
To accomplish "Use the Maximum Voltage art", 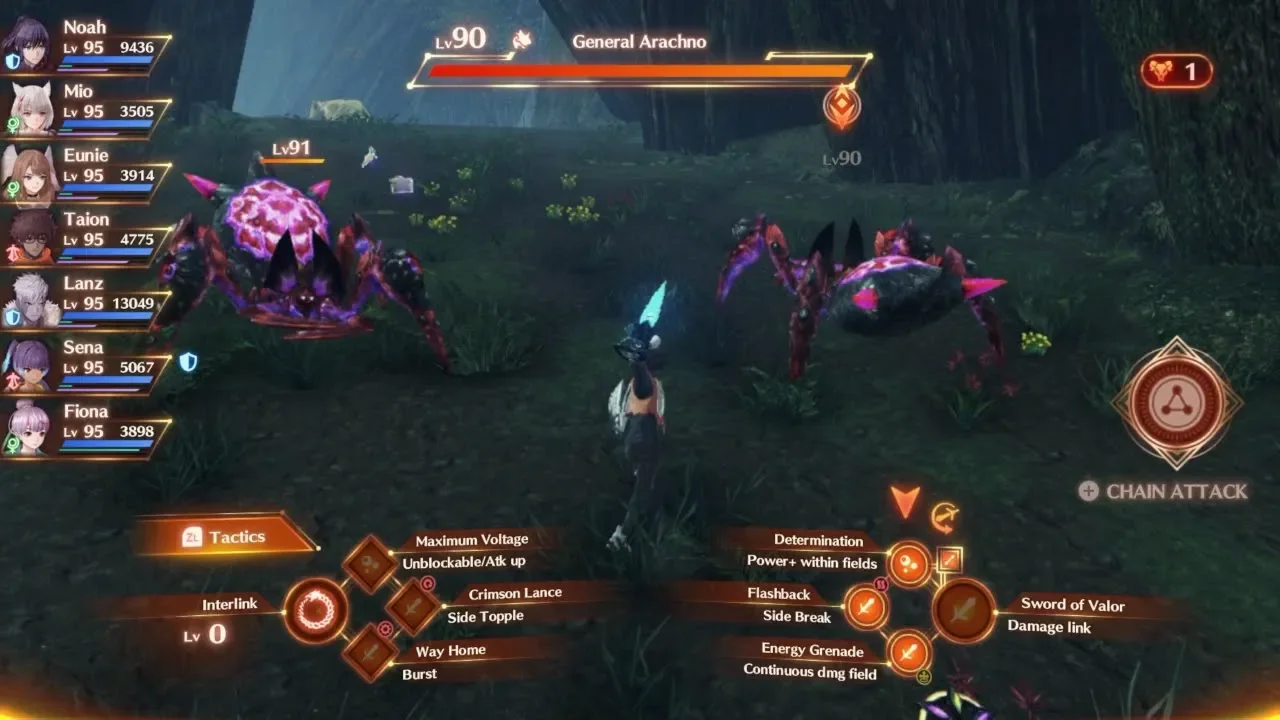I will tap(371, 563).
